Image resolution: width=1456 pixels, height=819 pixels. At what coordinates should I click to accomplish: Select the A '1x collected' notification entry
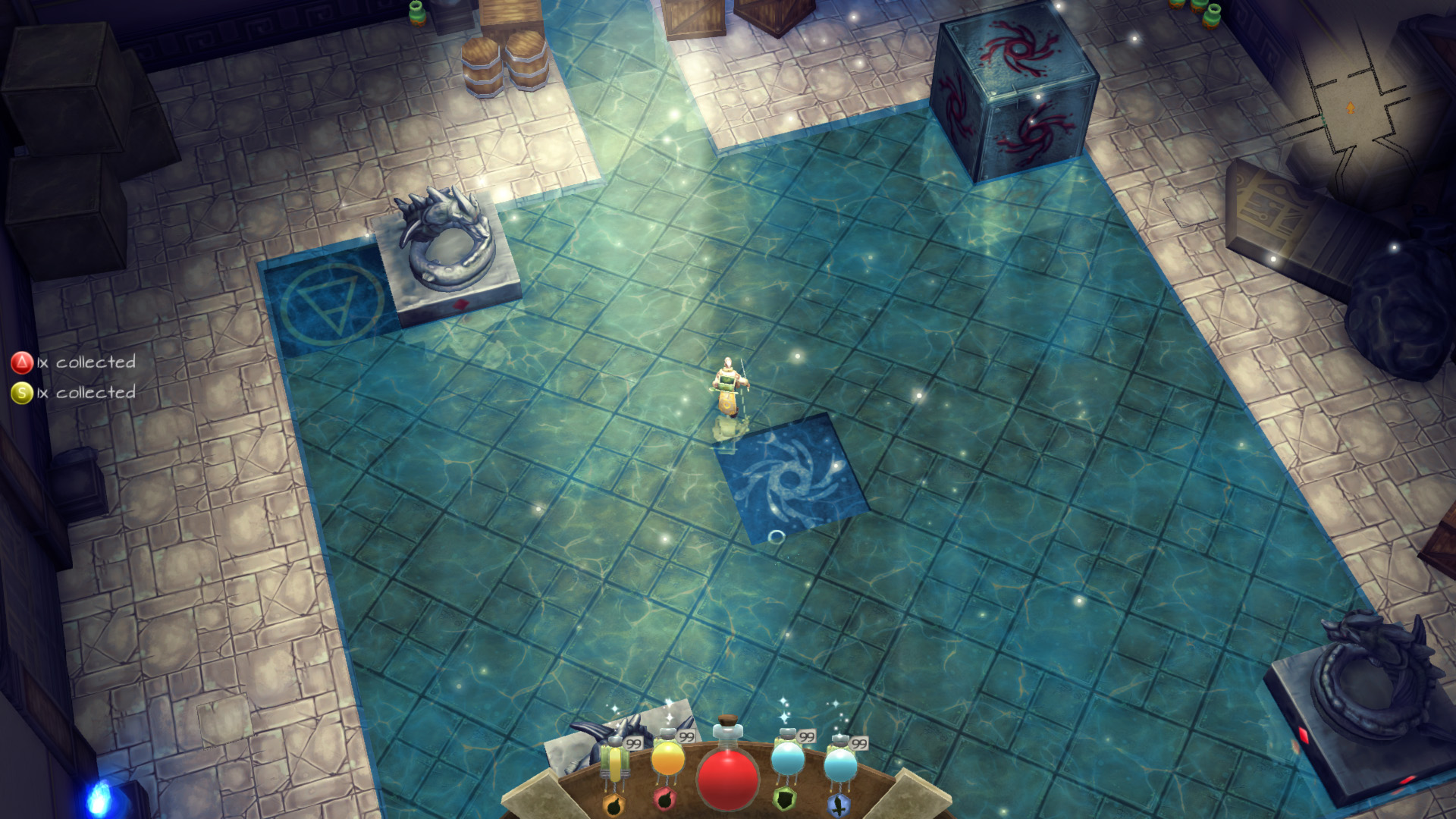pyautogui.click(x=72, y=362)
